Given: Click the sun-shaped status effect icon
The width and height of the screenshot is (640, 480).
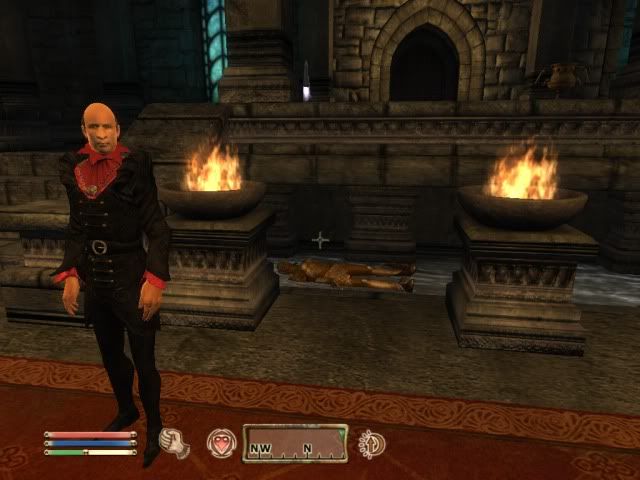Looking at the screenshot, I should (372, 443).
